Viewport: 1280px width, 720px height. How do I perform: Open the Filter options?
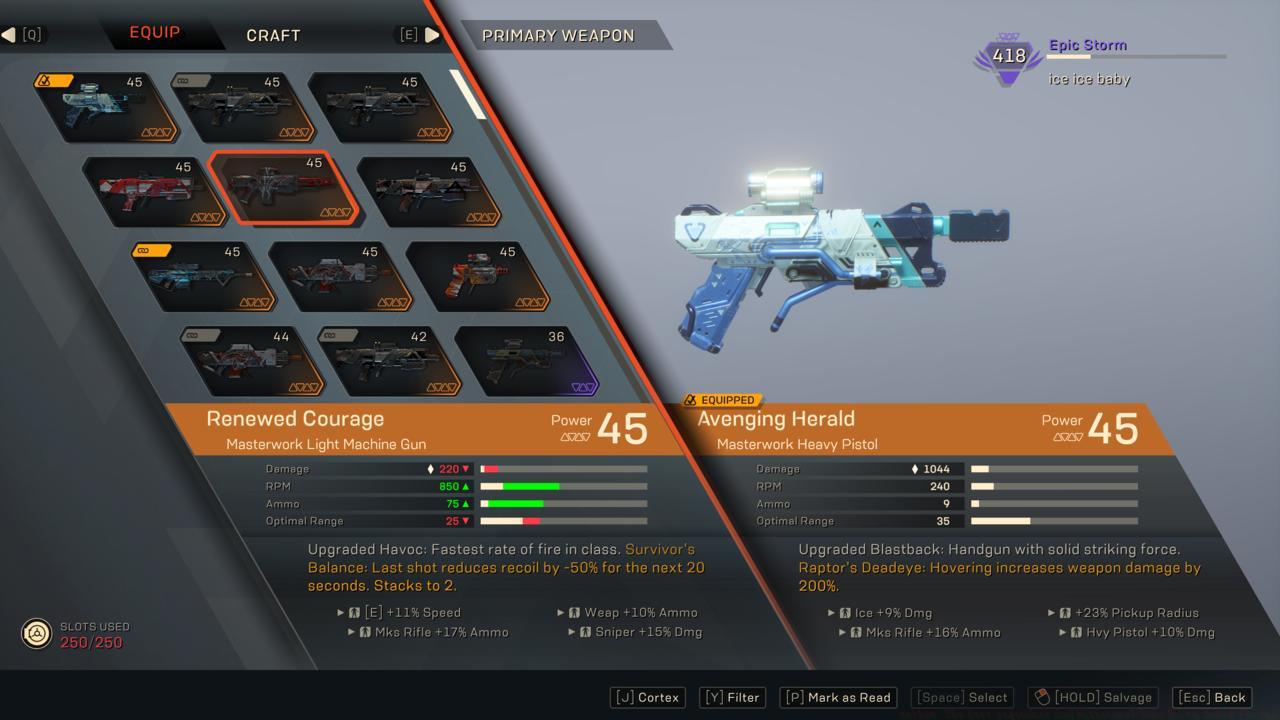[x=732, y=697]
